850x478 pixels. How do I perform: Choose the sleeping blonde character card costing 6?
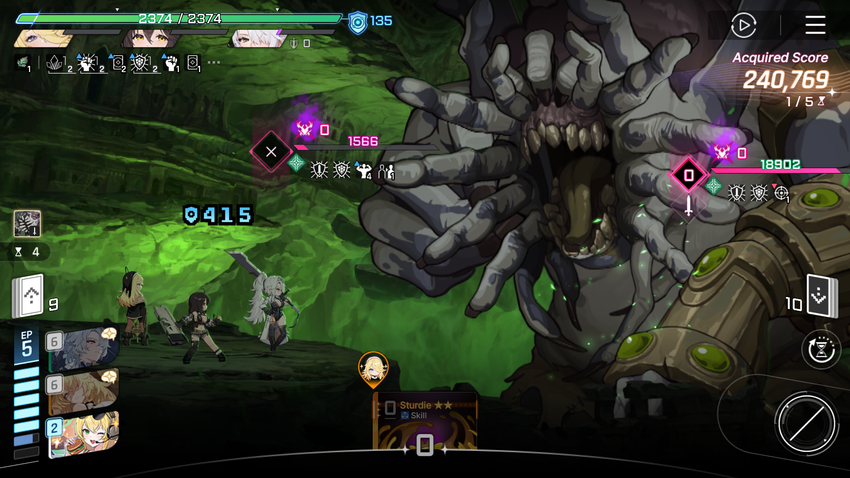click(x=84, y=392)
